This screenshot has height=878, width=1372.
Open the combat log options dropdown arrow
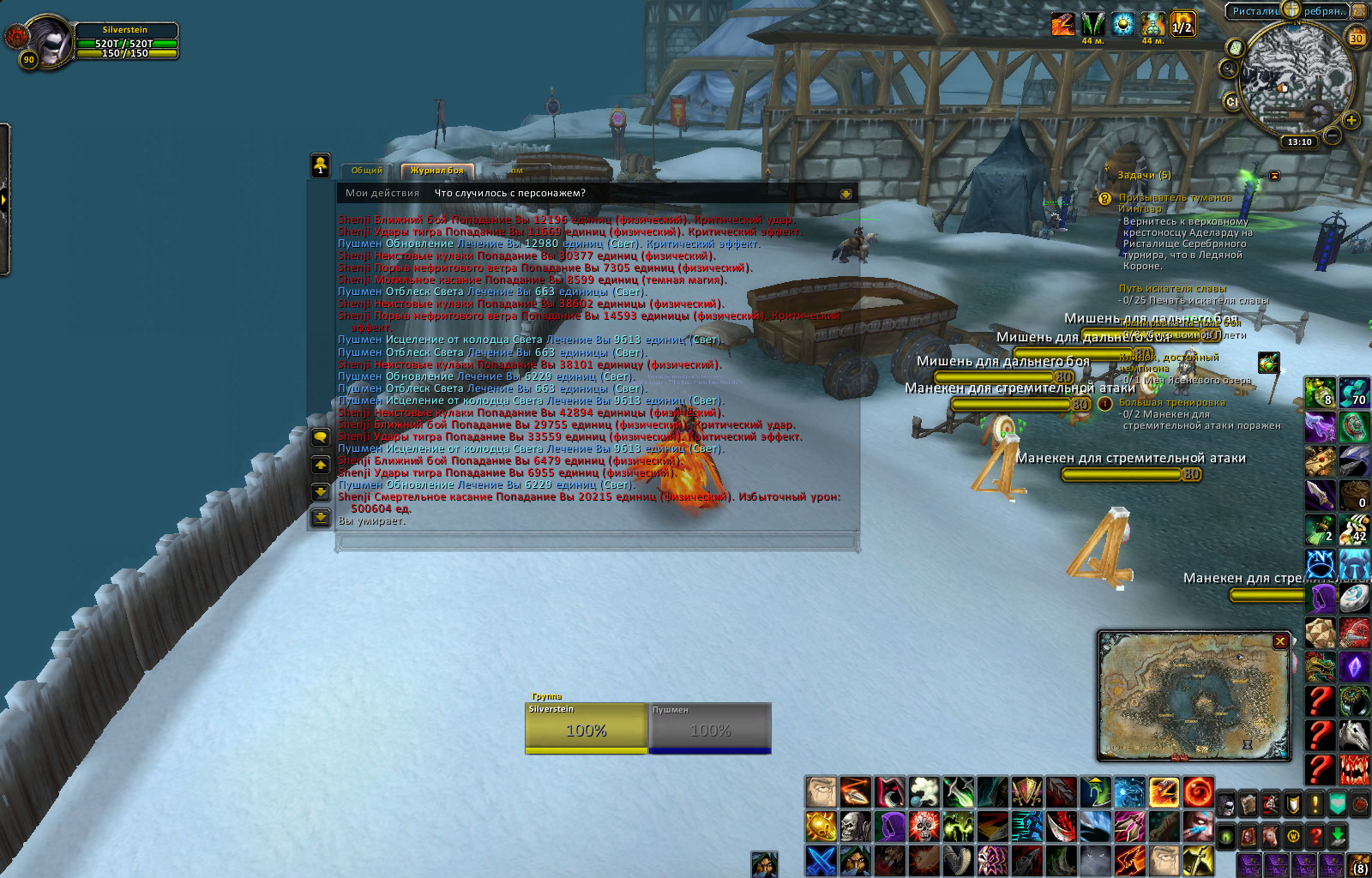coord(845,194)
